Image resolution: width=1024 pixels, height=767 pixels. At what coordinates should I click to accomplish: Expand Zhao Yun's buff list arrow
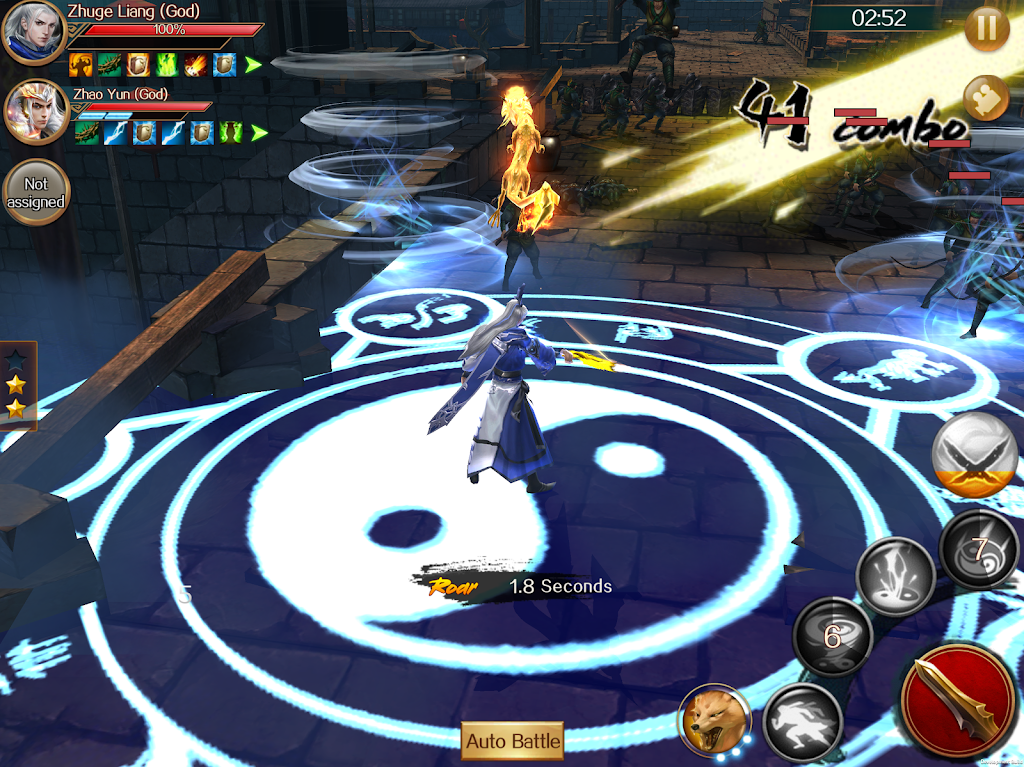point(259,132)
